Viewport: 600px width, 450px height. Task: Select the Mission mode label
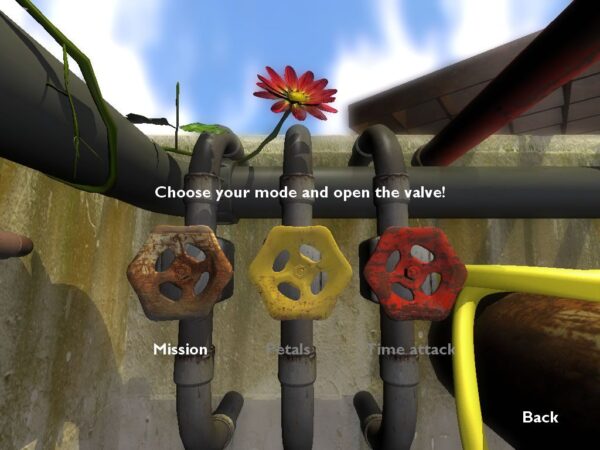[180, 349]
